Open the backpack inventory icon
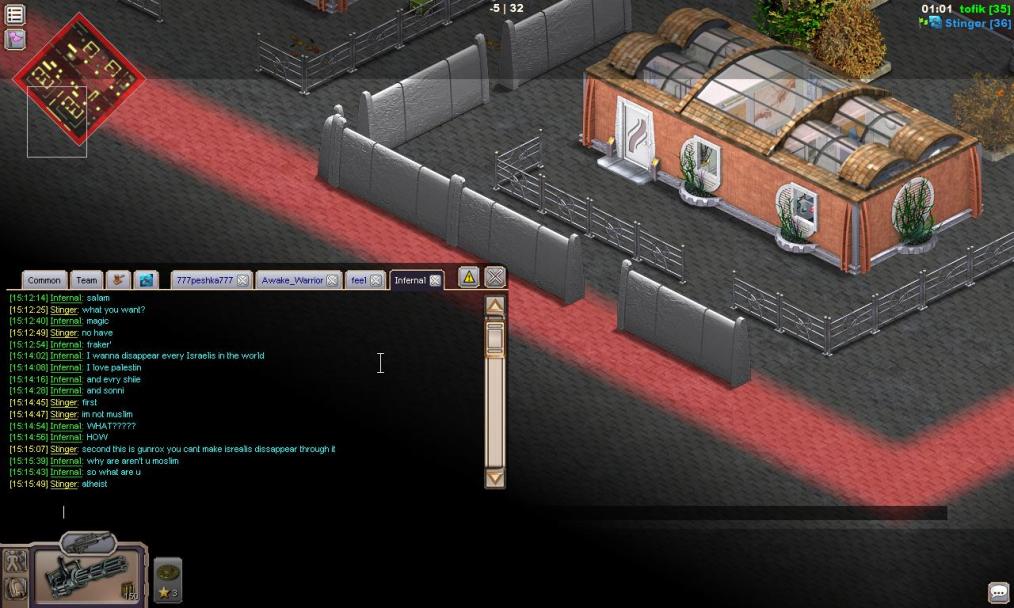 16,588
